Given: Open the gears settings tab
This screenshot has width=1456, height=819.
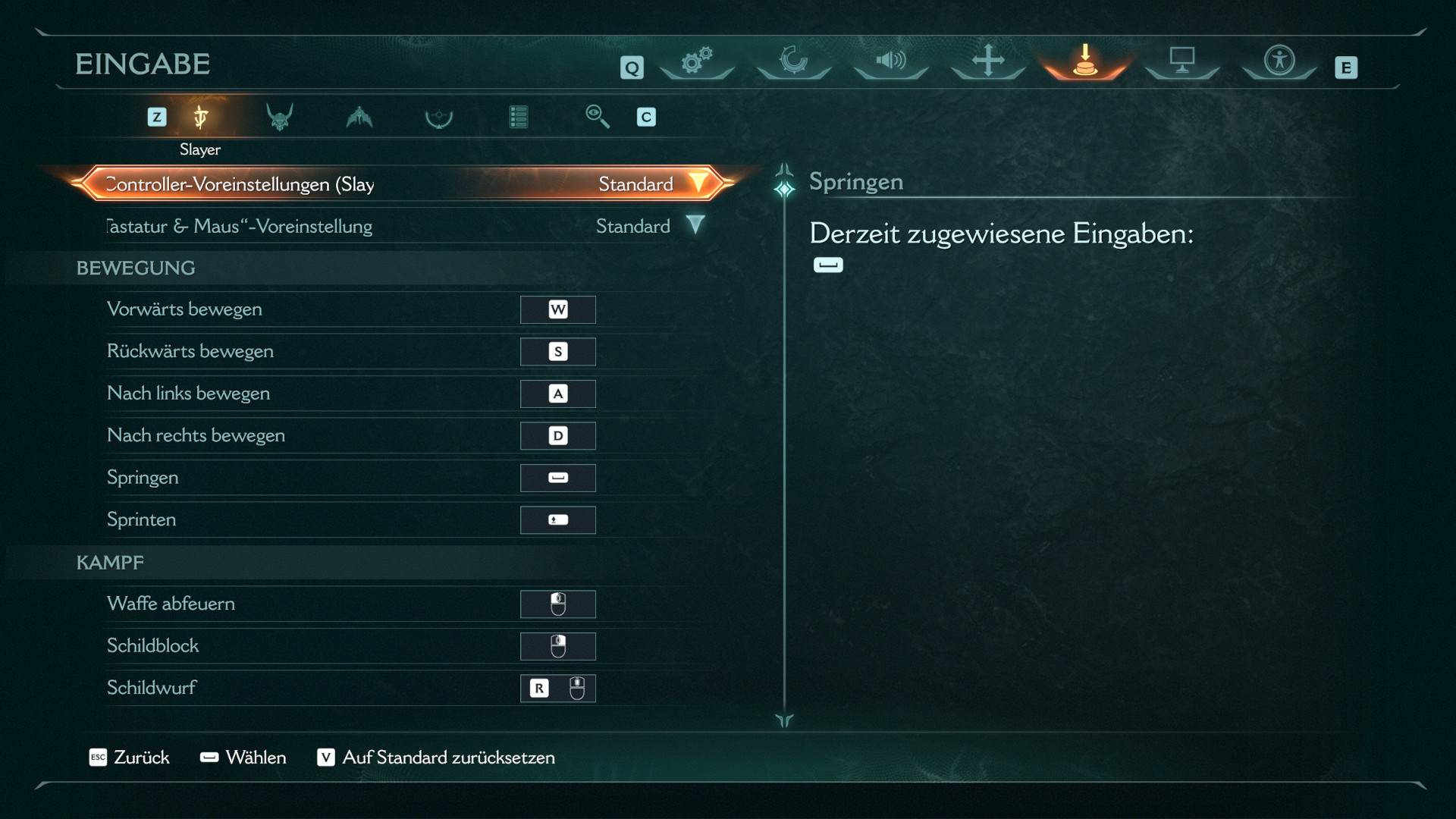Looking at the screenshot, I should (x=696, y=61).
